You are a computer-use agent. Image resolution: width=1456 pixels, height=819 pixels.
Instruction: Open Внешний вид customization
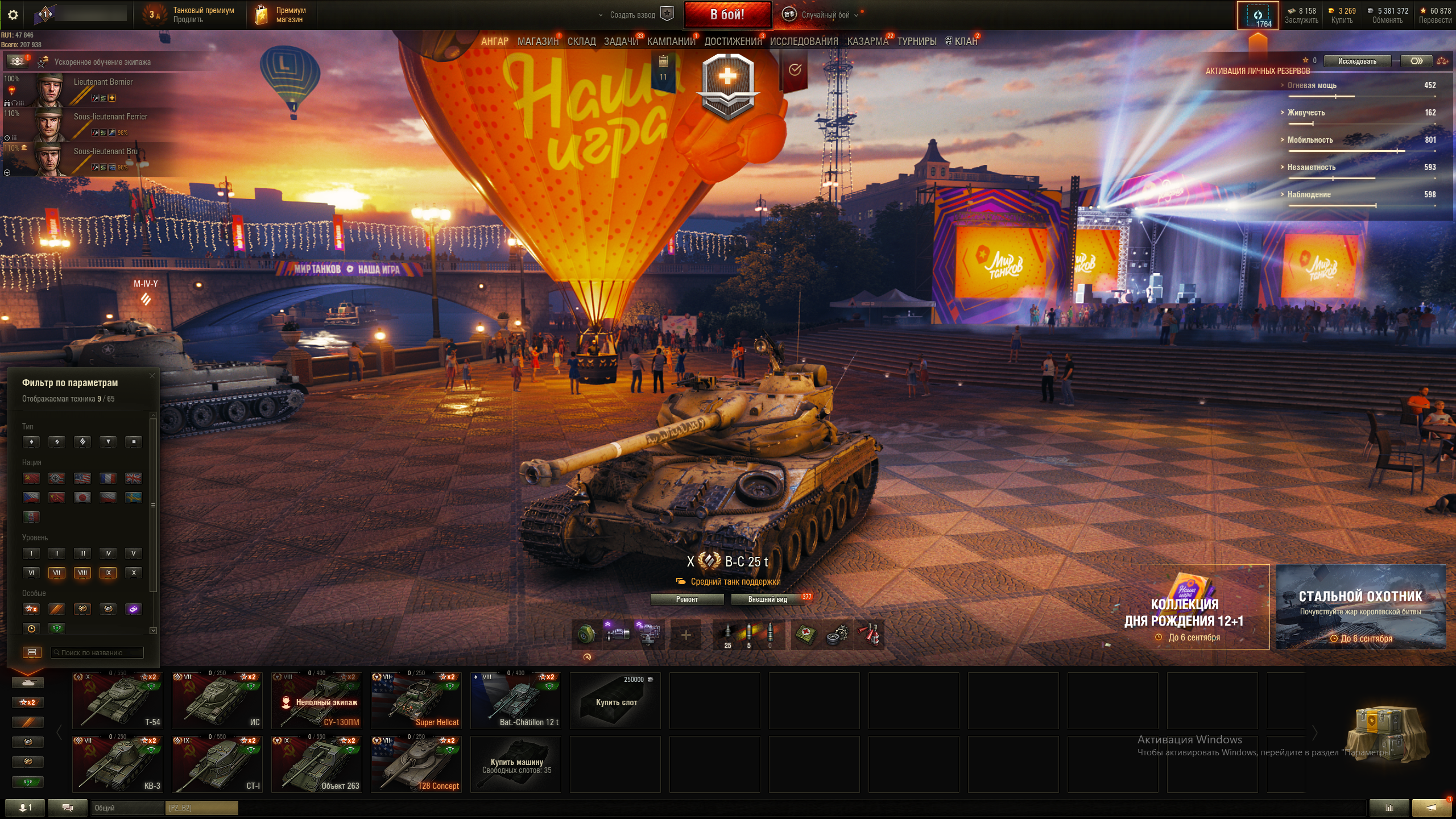pyautogui.click(x=767, y=599)
